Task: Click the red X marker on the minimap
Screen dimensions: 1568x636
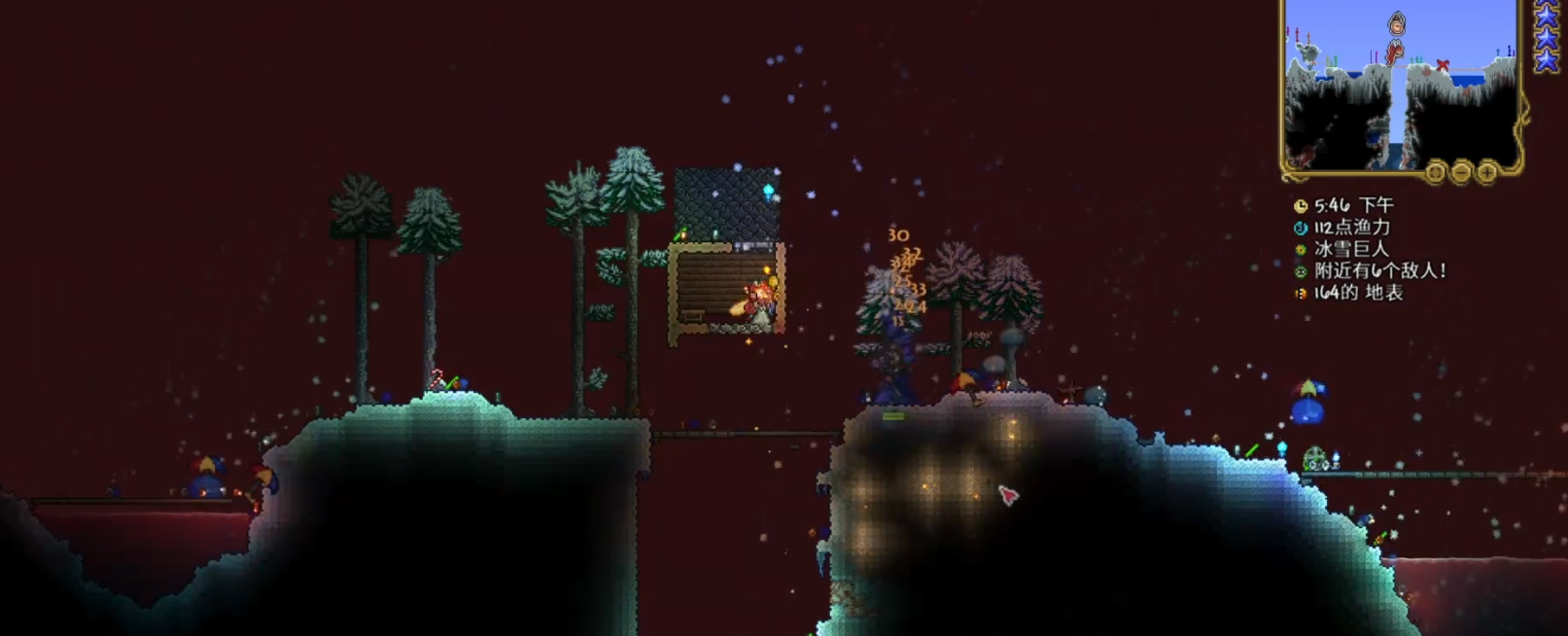Action: [1443, 66]
